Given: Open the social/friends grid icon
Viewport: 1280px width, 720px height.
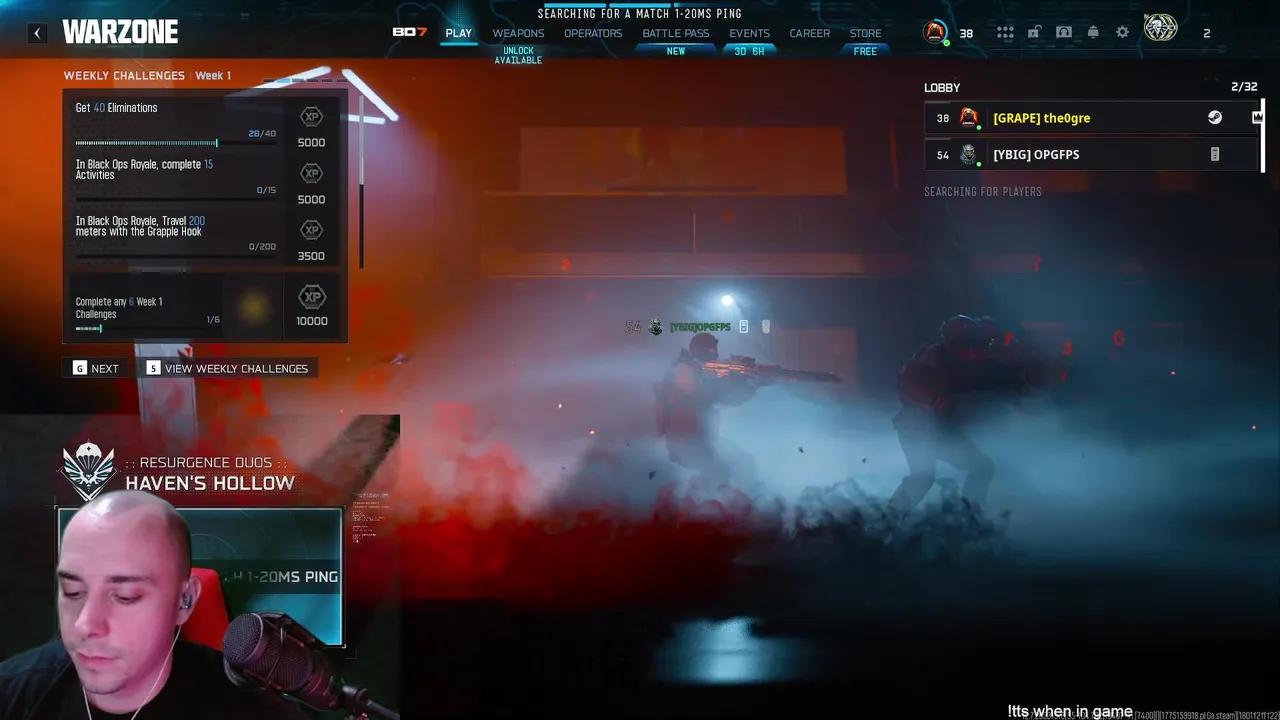Looking at the screenshot, I should 1005,31.
